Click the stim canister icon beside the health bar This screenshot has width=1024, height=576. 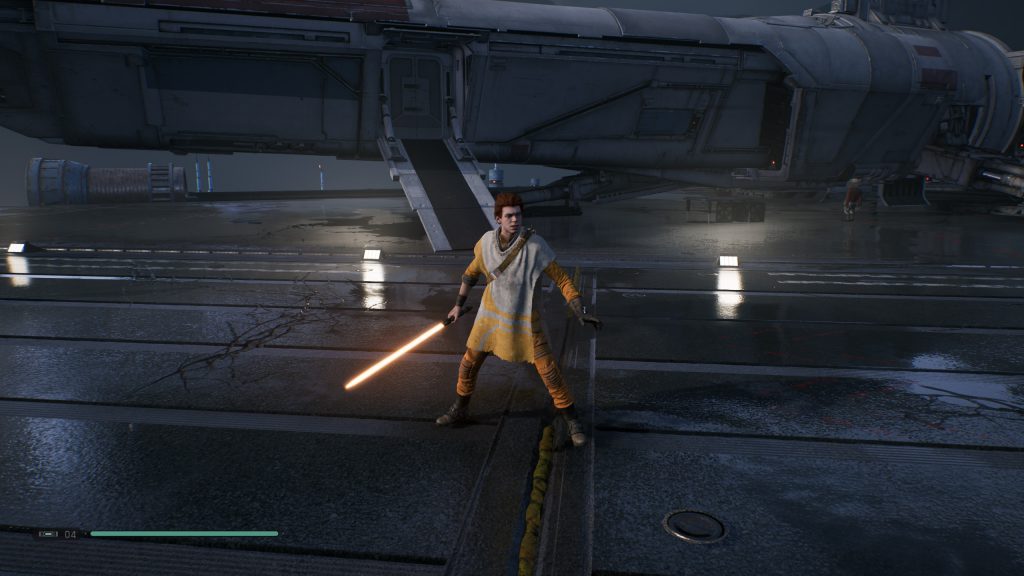tap(48, 534)
